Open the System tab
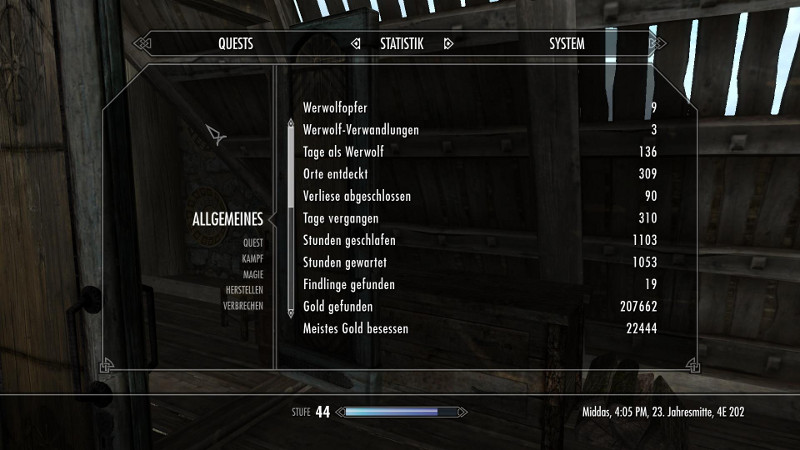 pos(567,44)
